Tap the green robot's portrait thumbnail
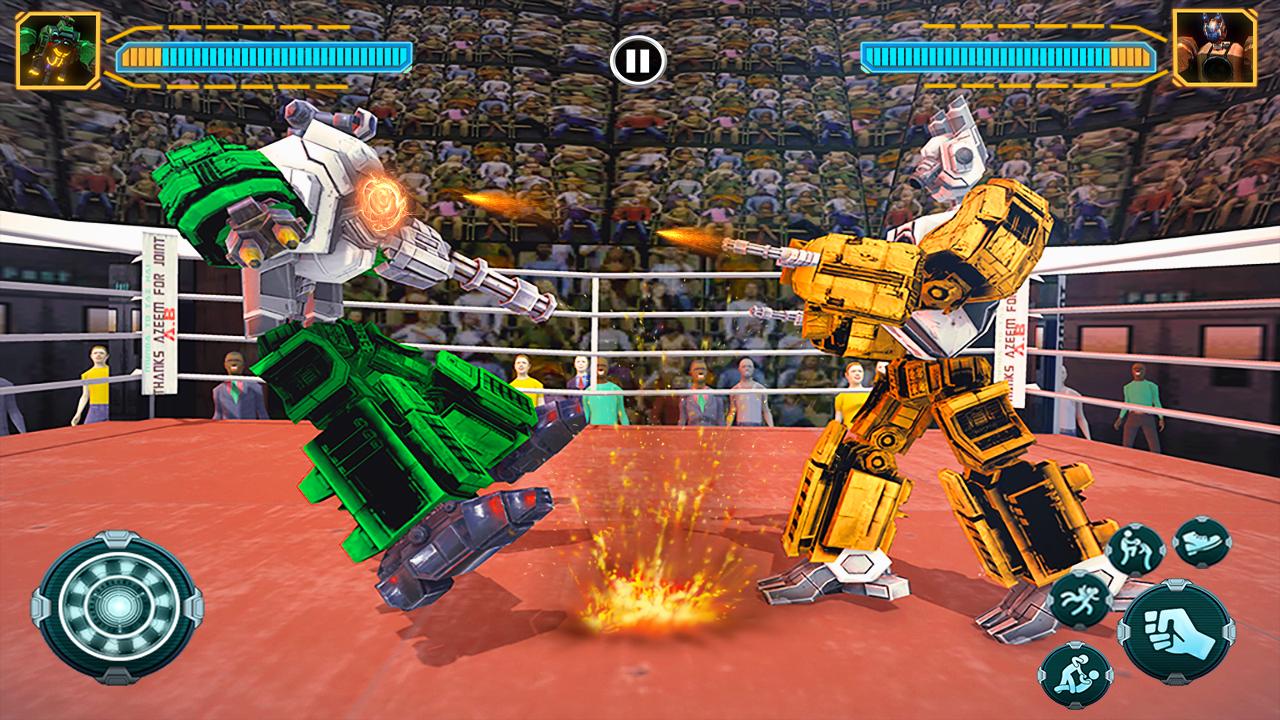This screenshot has width=1280, height=720. pos(55,48)
